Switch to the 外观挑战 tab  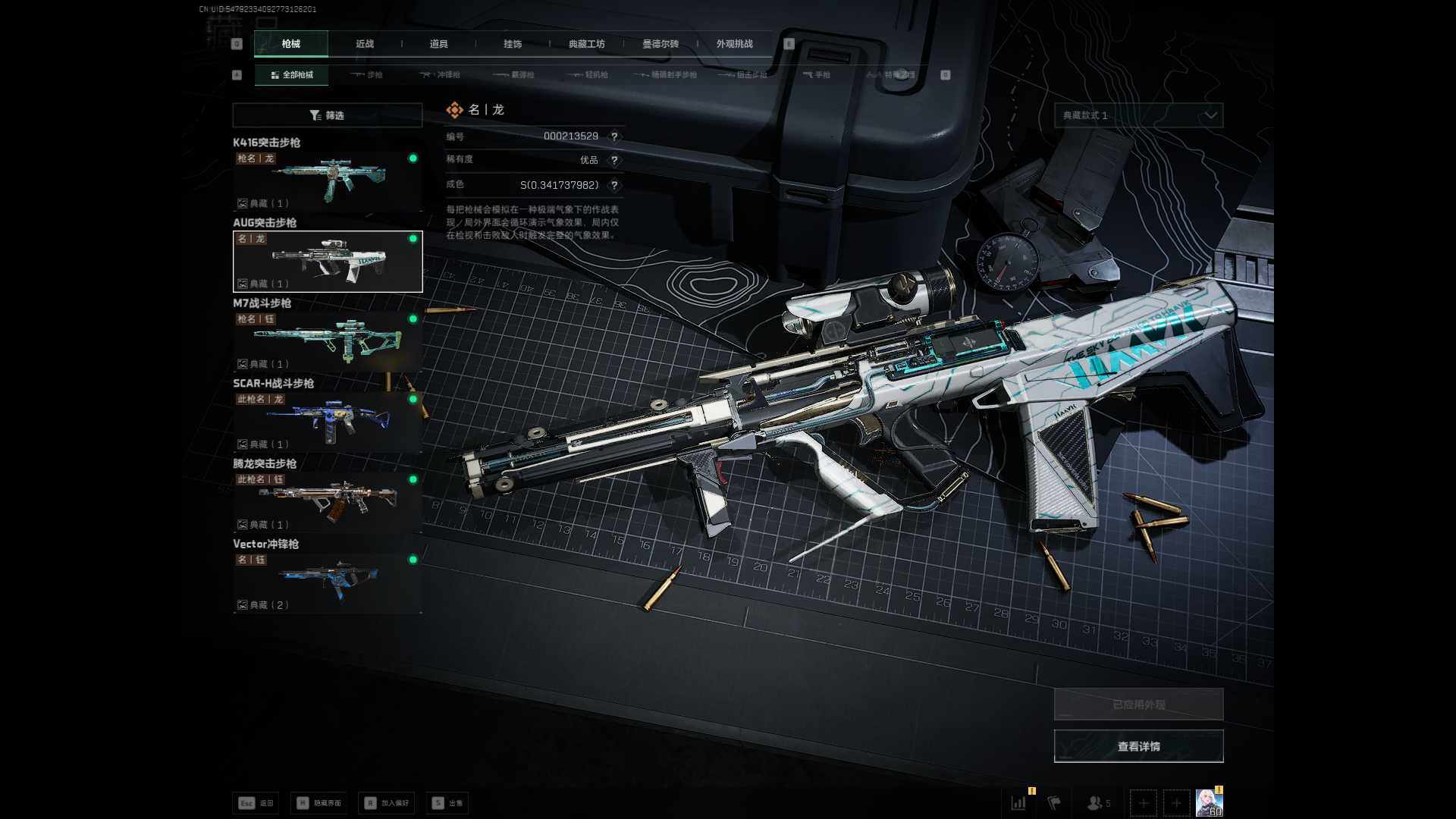pyautogui.click(x=734, y=44)
